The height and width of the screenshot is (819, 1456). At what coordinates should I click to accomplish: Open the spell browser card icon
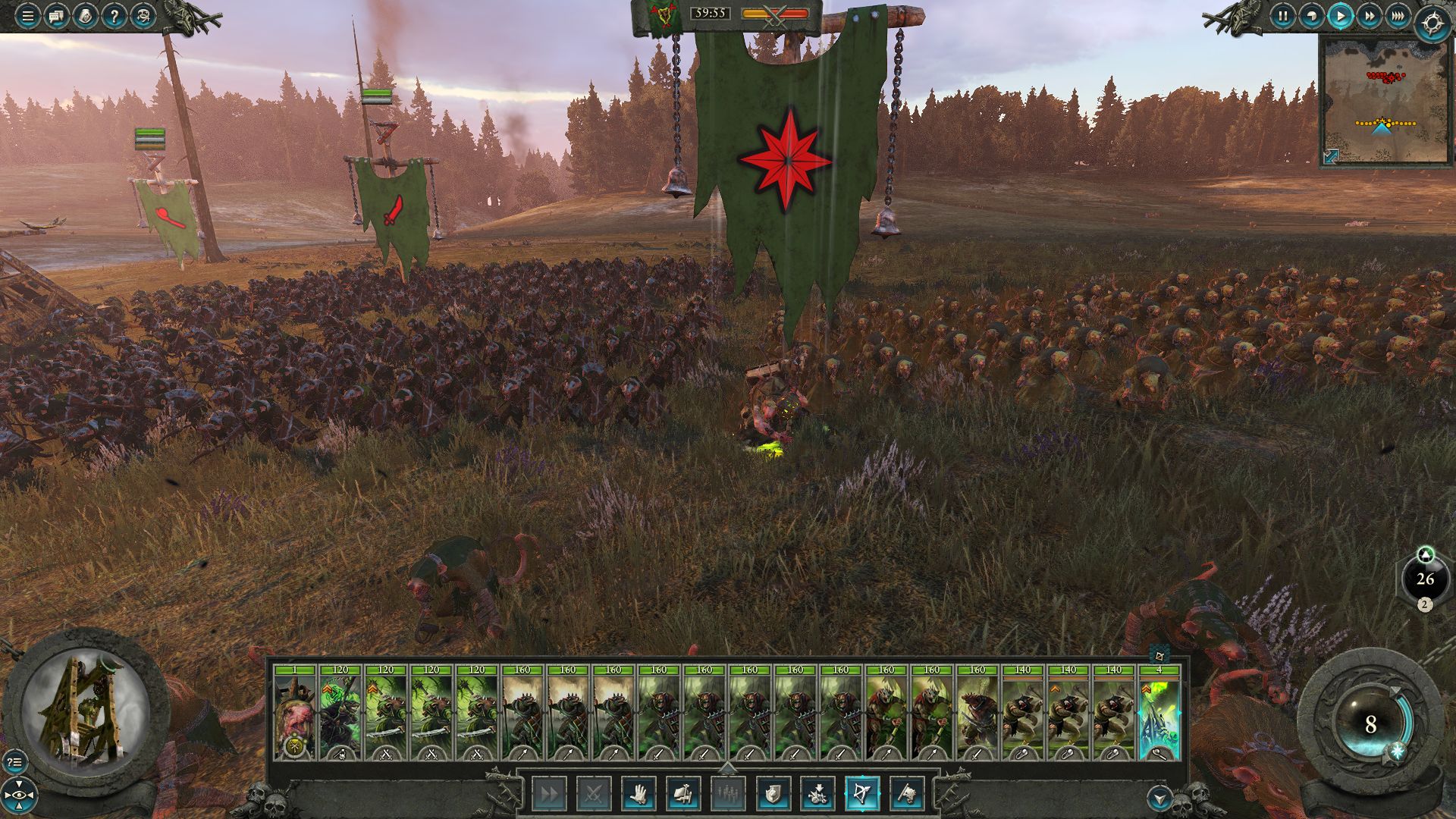(85, 16)
